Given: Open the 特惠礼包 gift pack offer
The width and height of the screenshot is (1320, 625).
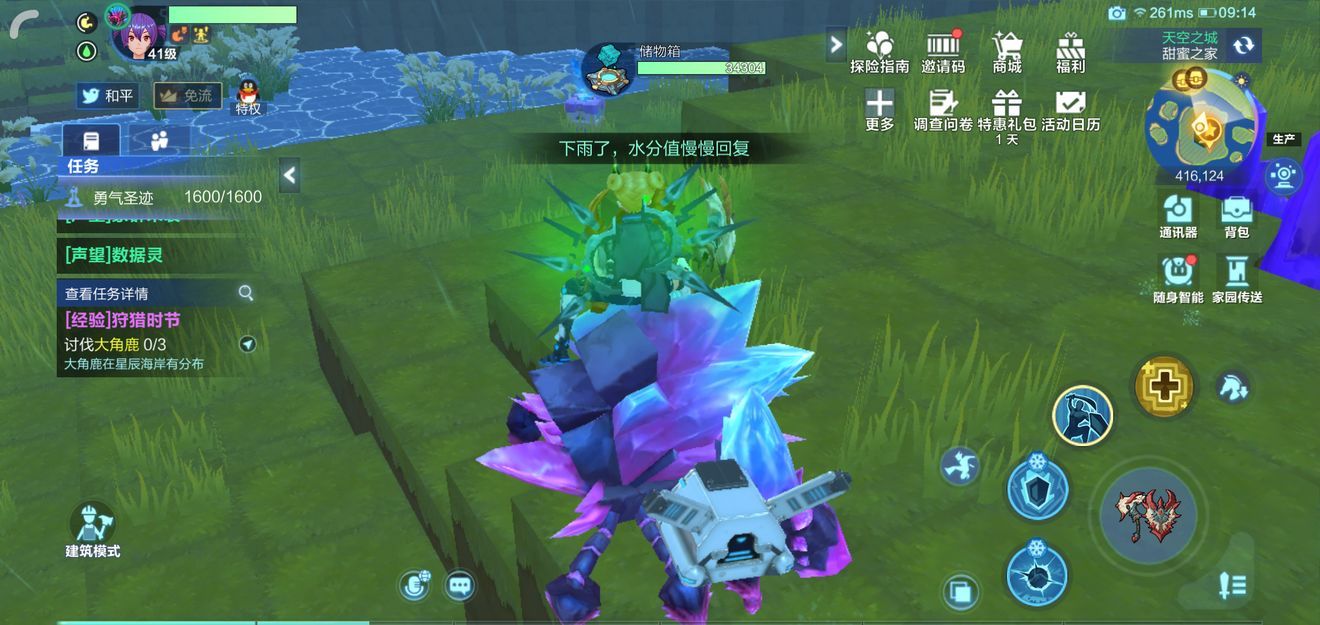Looking at the screenshot, I should [x=1007, y=109].
